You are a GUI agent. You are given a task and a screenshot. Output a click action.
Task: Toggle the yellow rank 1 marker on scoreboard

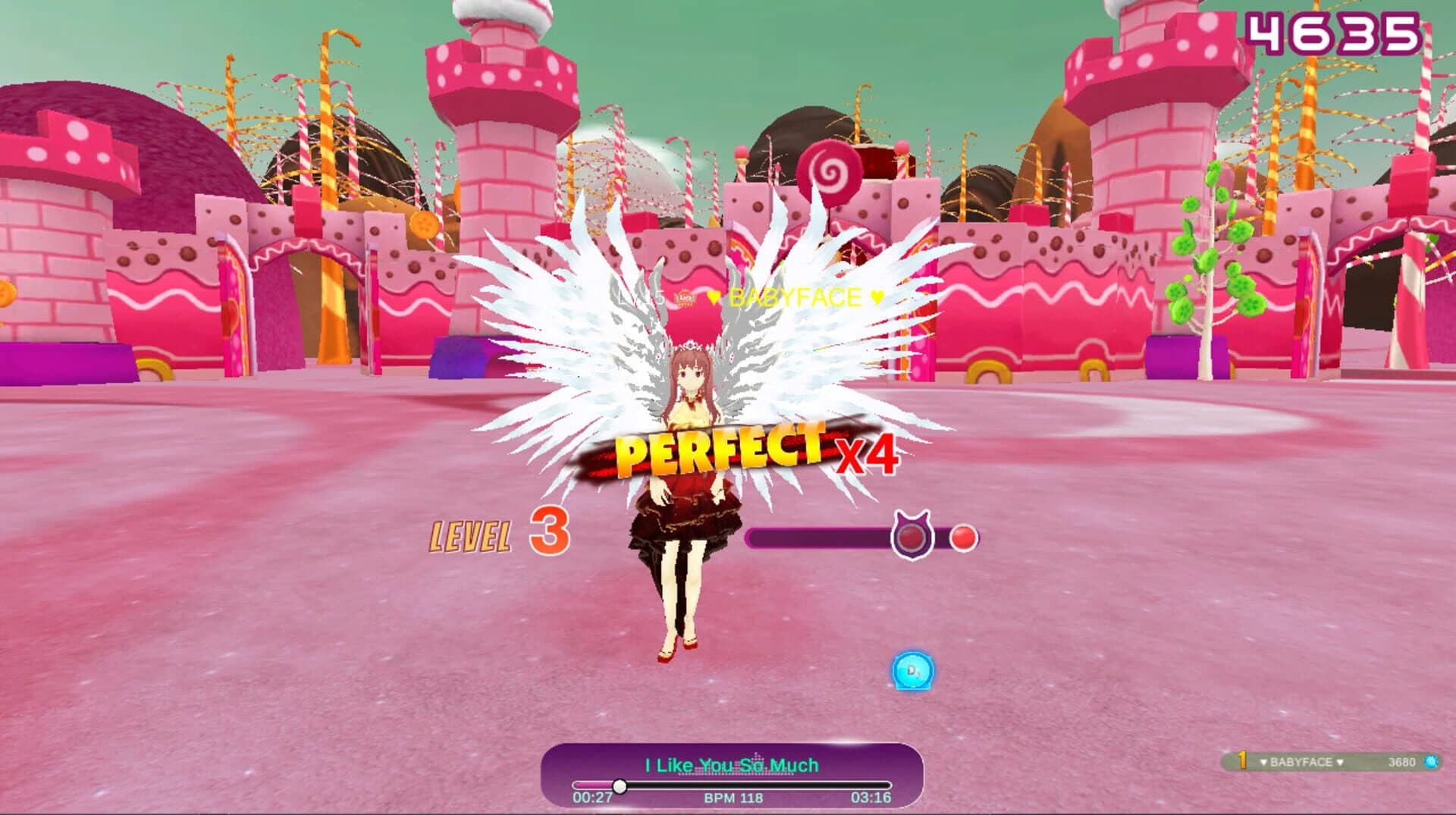[x=1241, y=760]
